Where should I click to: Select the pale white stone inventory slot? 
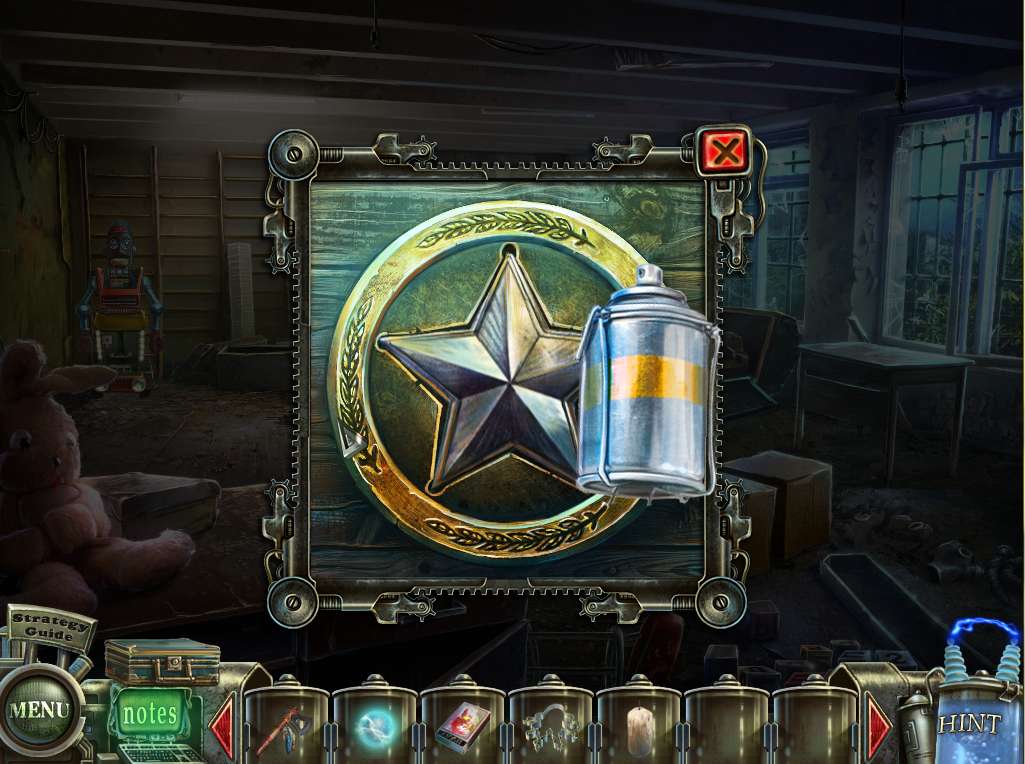(x=637, y=729)
